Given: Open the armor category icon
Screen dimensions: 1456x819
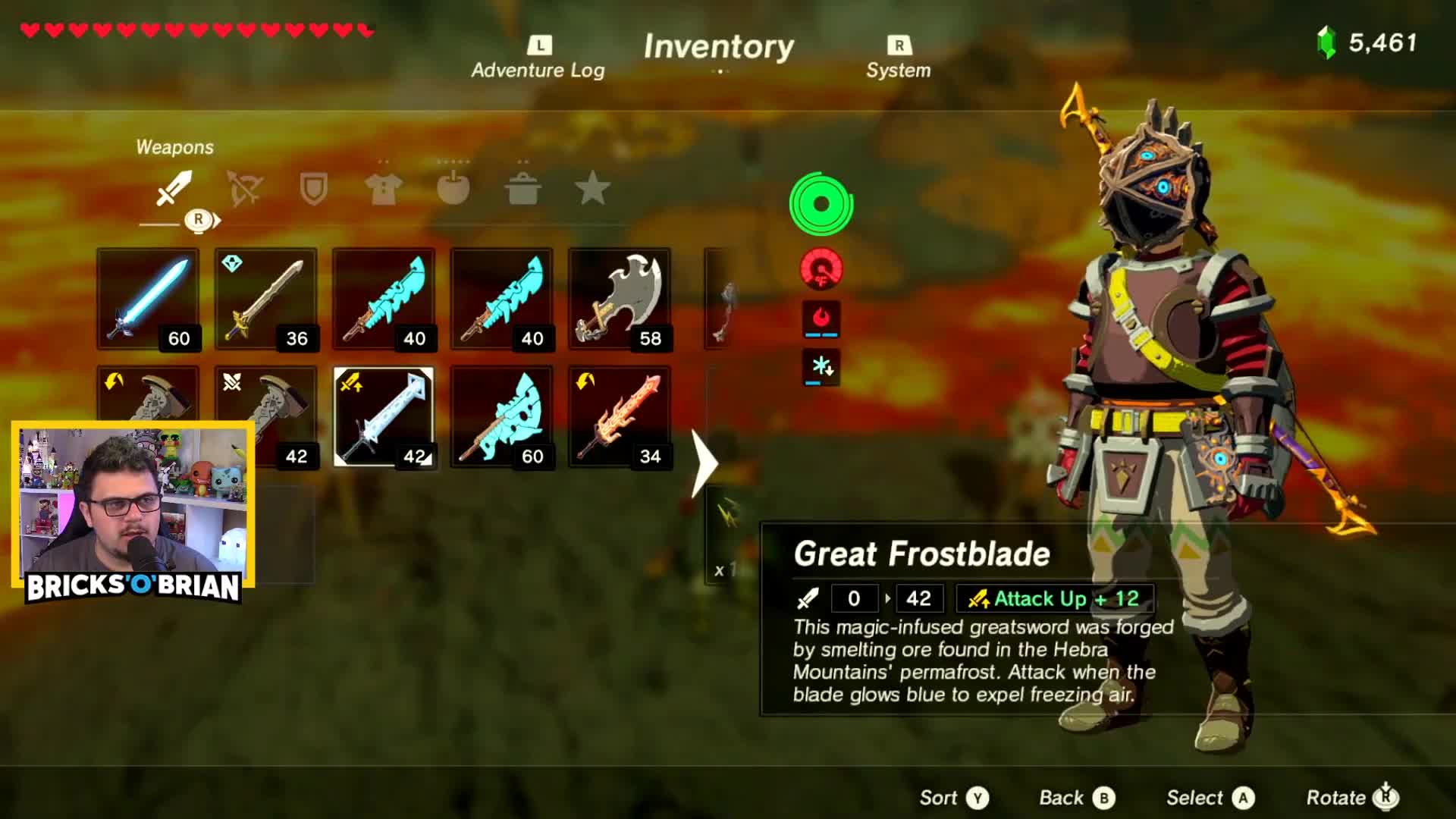Looking at the screenshot, I should [x=384, y=190].
